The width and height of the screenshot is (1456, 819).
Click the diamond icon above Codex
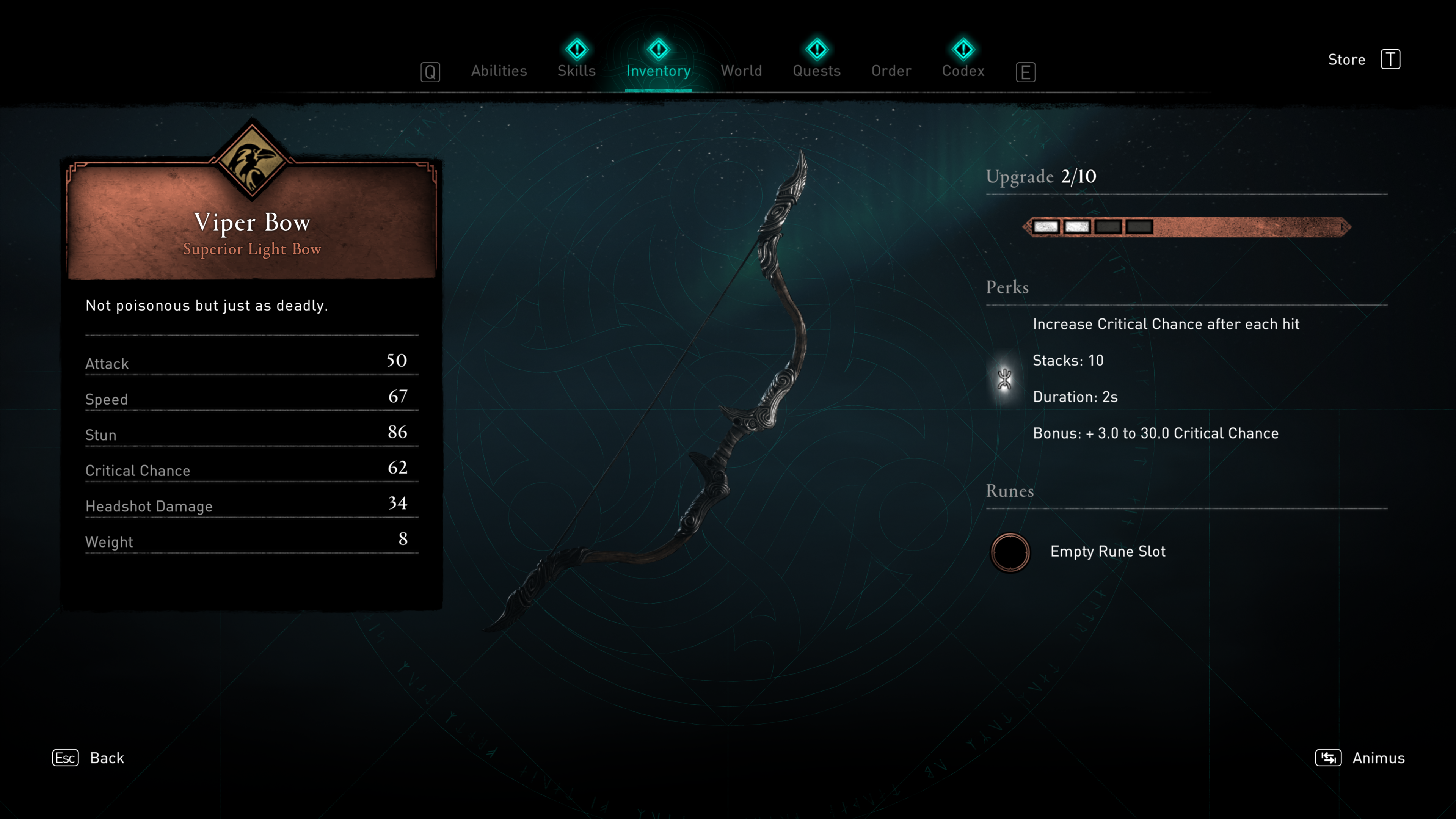click(963, 50)
